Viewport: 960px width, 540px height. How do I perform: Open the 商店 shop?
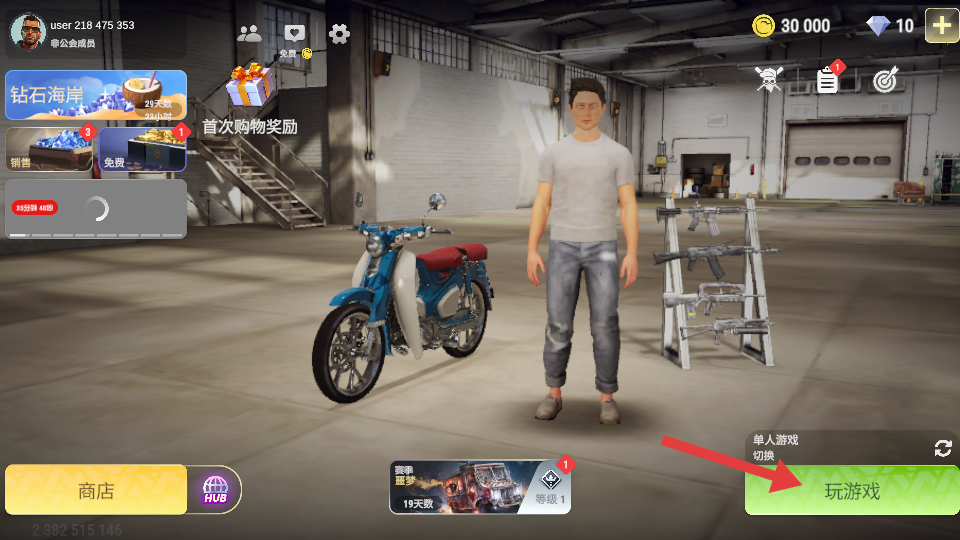[x=96, y=490]
